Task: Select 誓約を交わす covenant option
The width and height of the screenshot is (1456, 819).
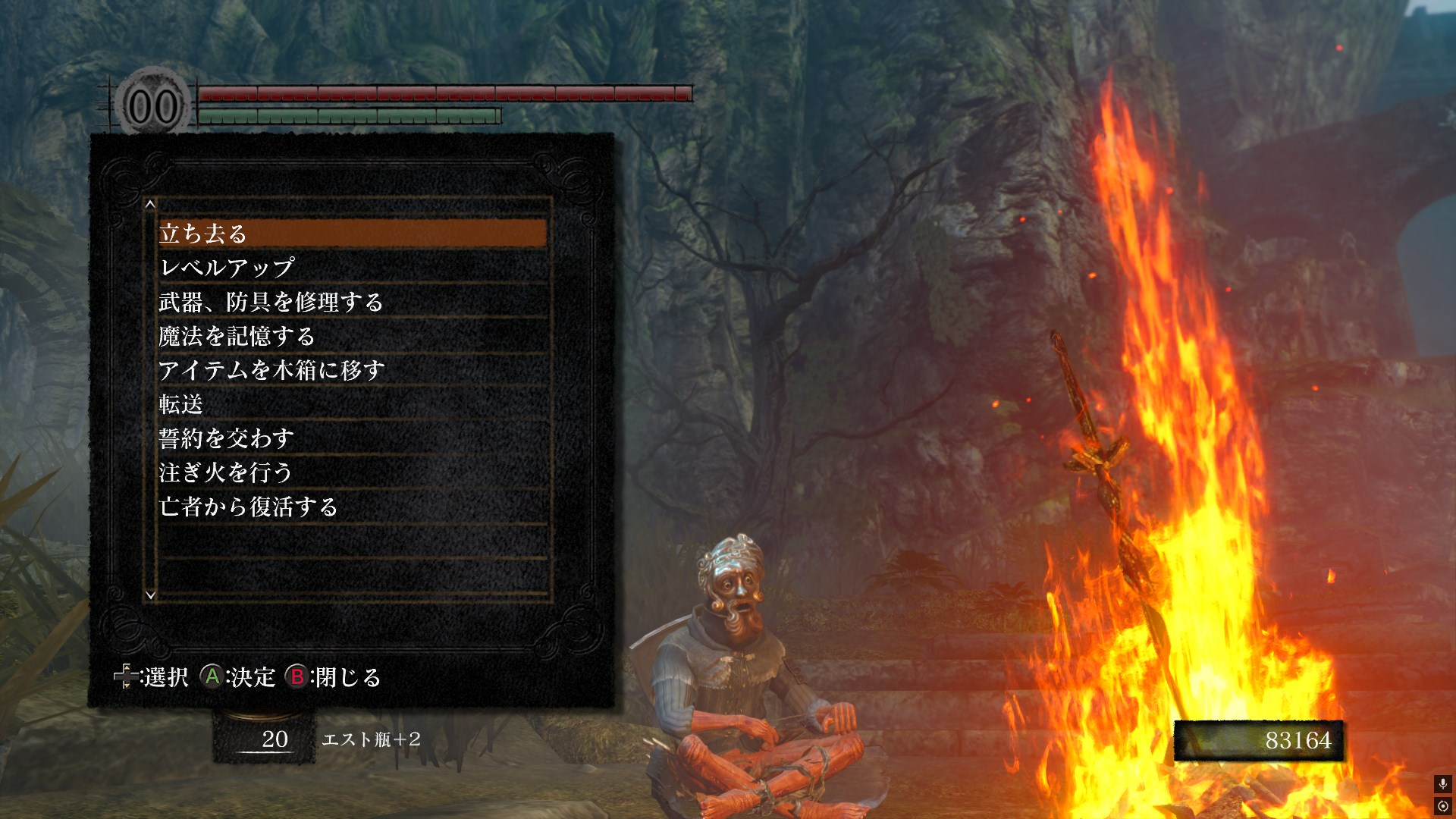Action: [352, 438]
